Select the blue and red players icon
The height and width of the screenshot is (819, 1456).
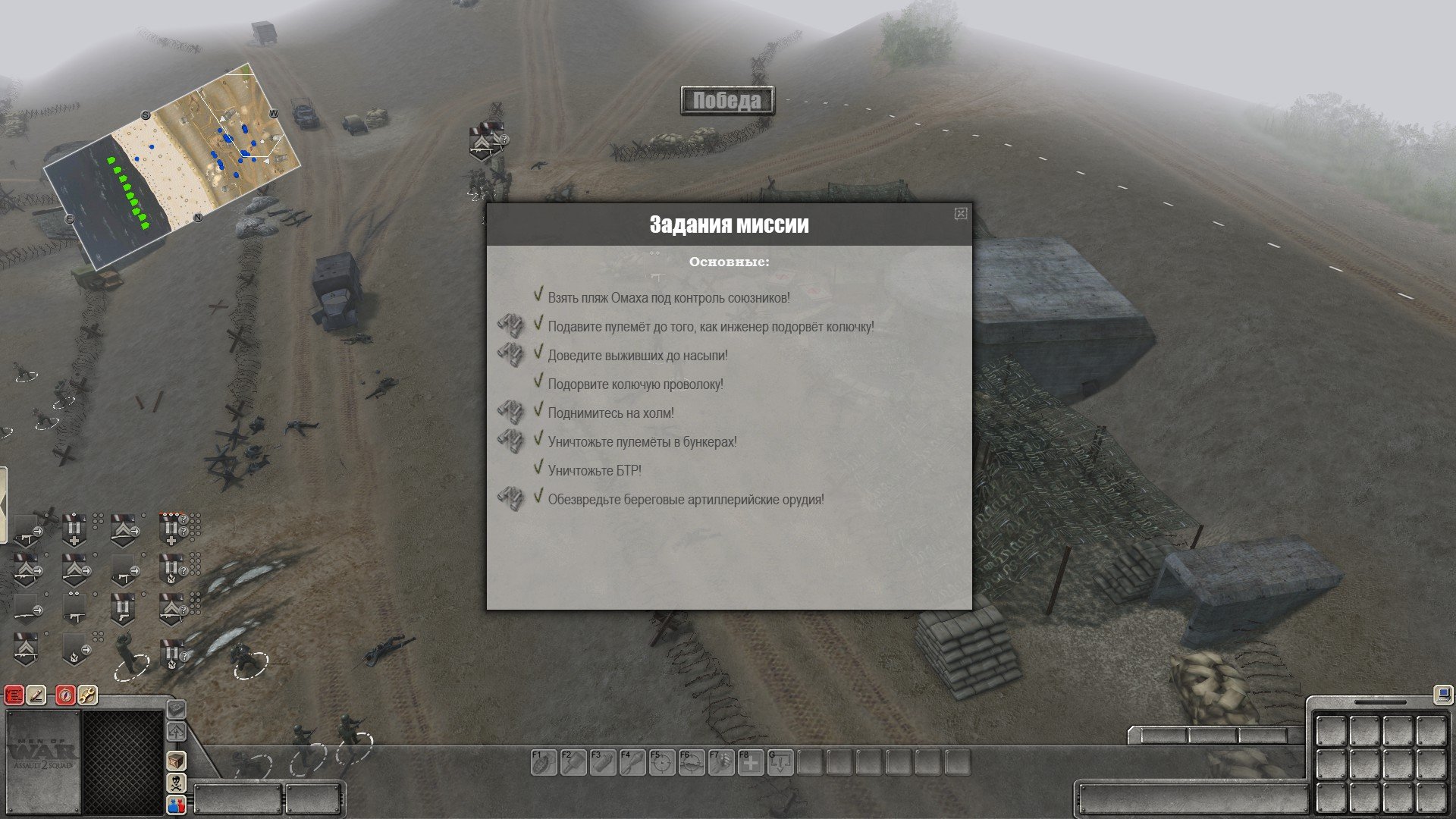point(176,805)
